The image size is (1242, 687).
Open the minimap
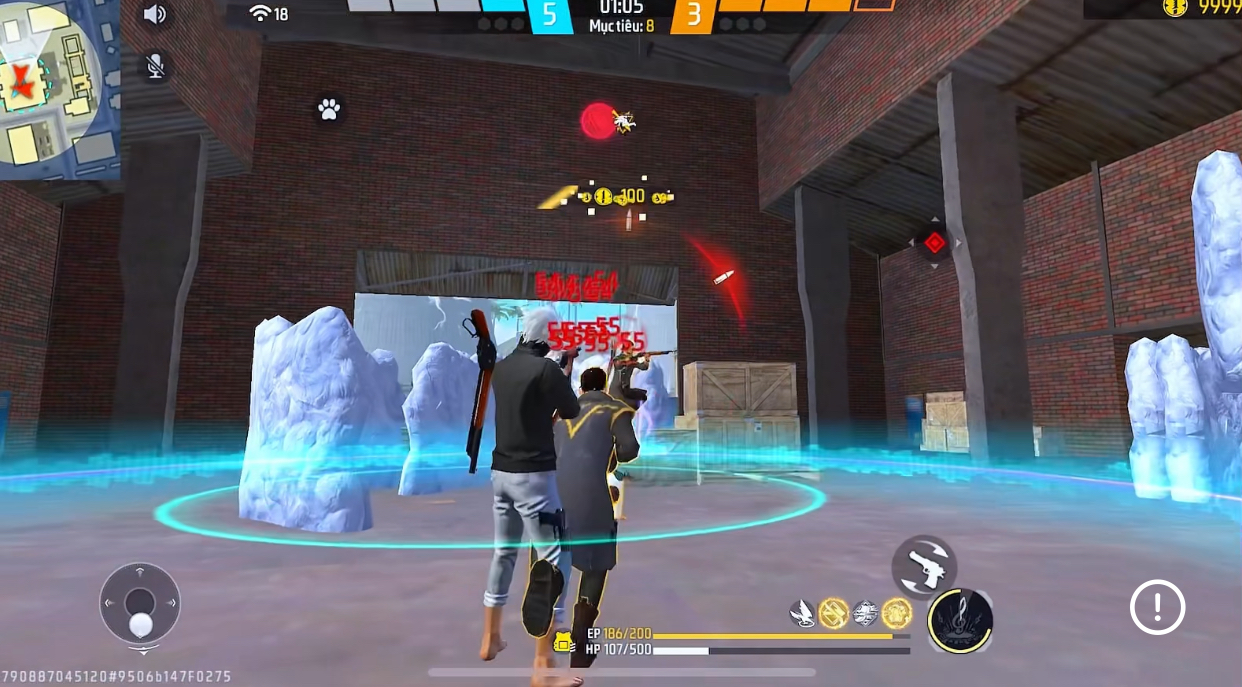point(58,88)
